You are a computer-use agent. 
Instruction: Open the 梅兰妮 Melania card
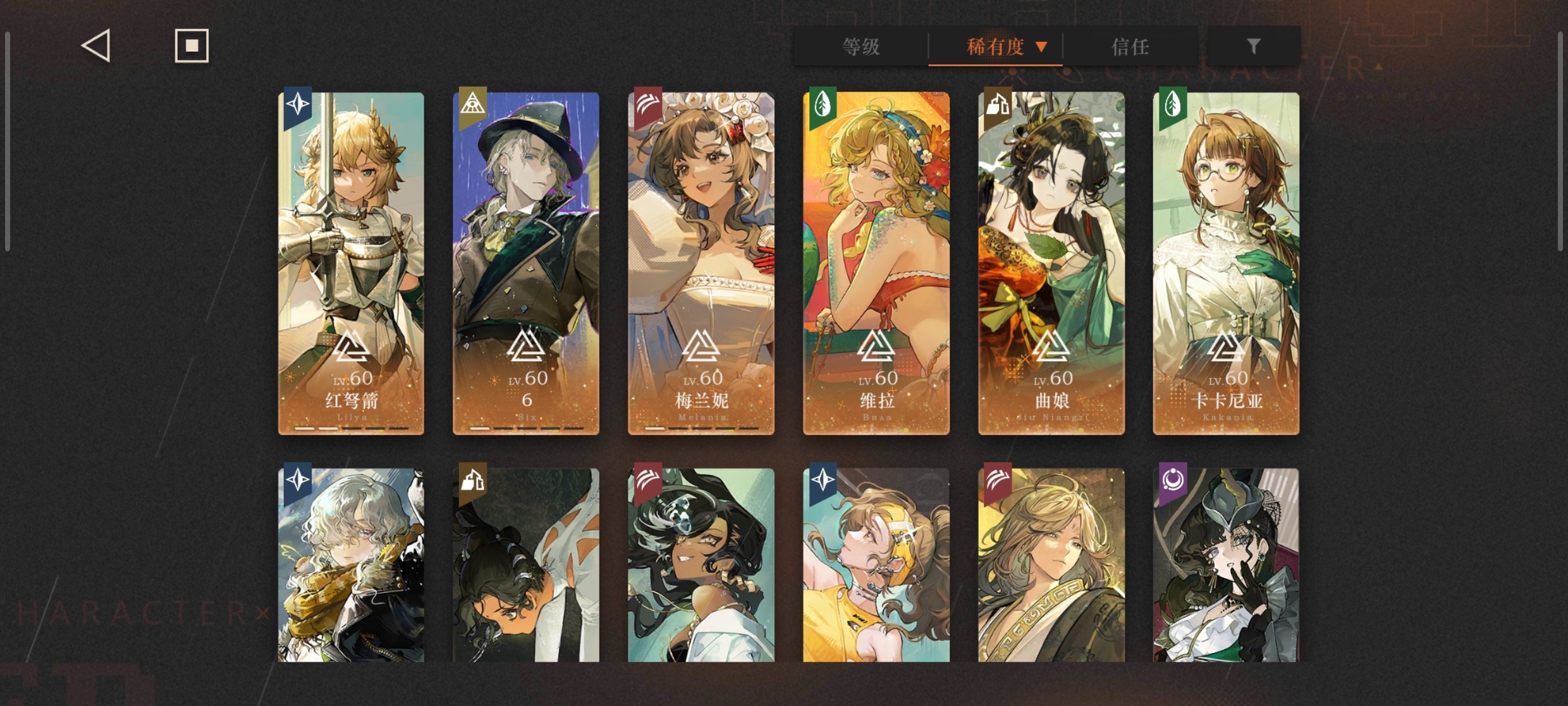pos(701,263)
